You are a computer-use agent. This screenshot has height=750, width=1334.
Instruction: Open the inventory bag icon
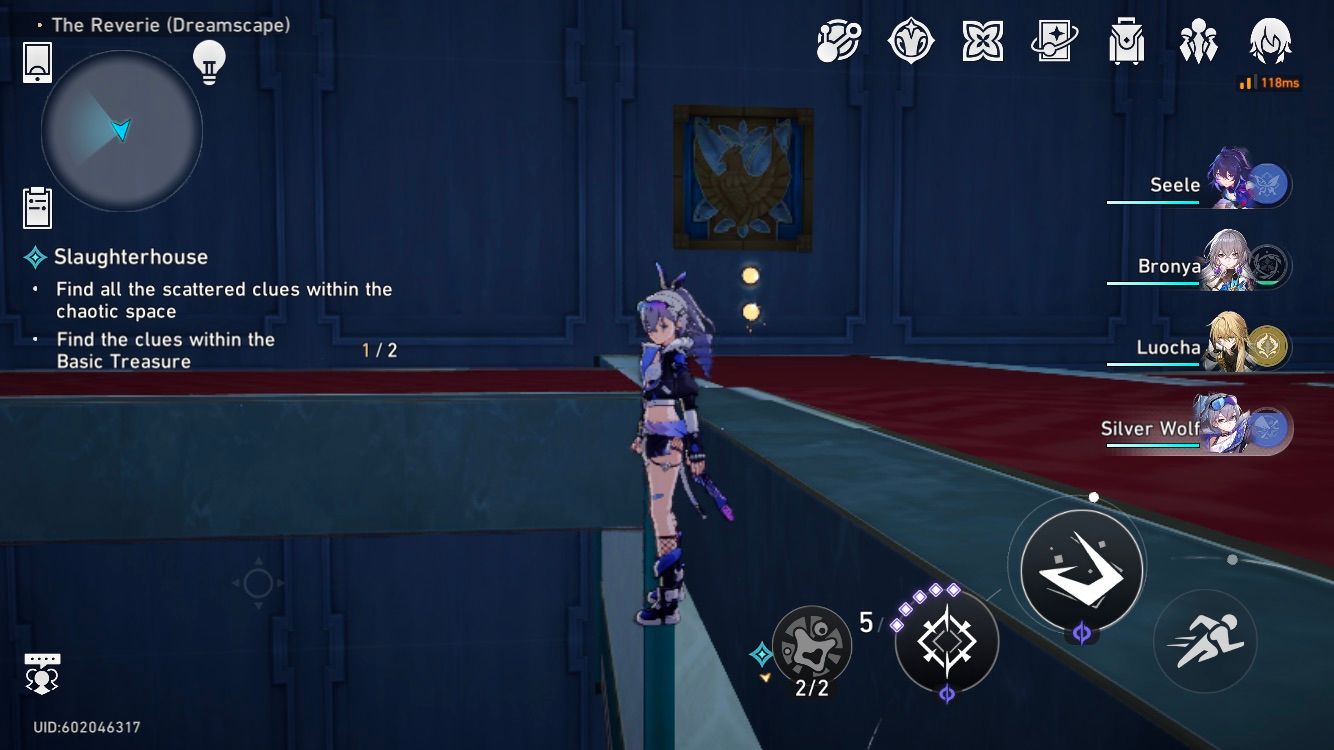pyautogui.click(x=1127, y=42)
